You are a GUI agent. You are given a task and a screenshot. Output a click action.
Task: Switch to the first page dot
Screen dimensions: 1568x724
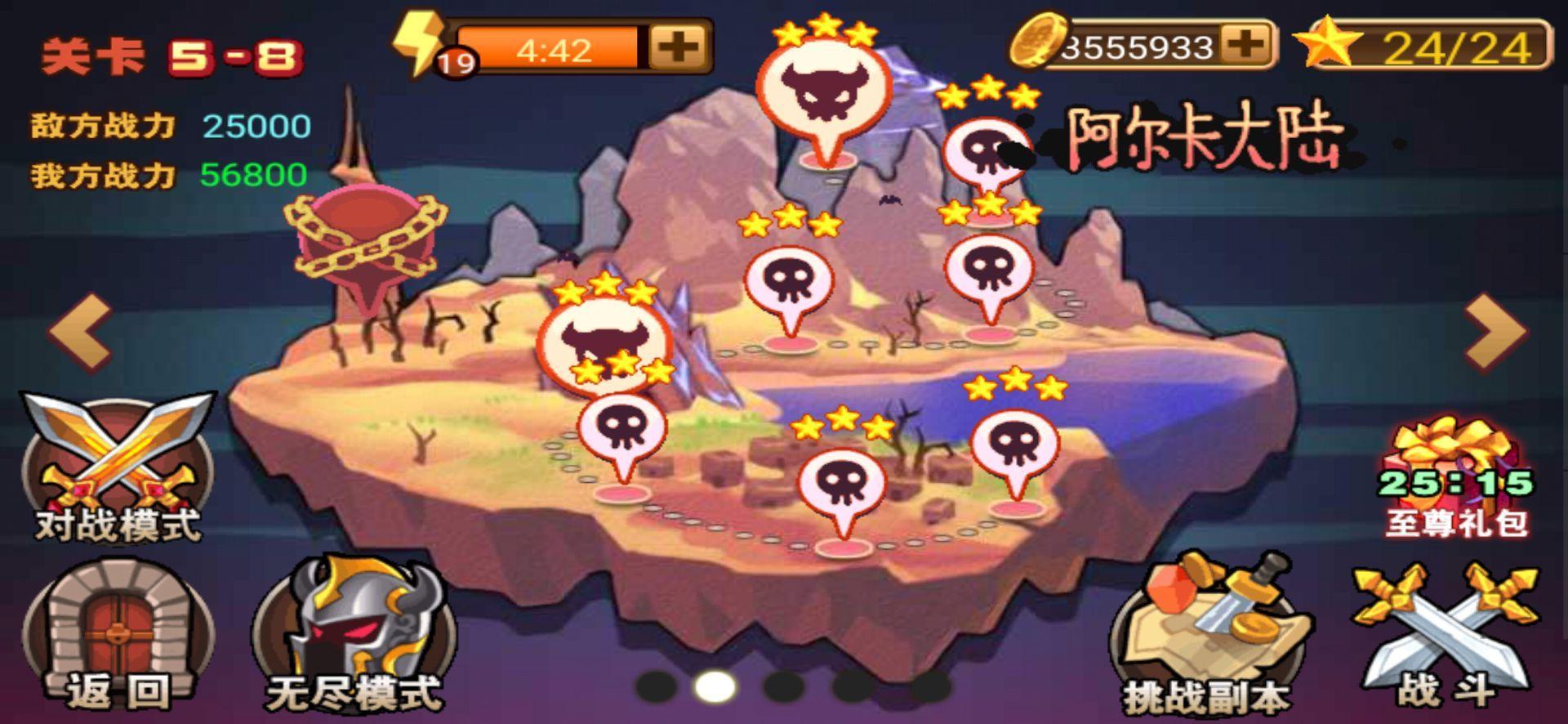(x=656, y=686)
